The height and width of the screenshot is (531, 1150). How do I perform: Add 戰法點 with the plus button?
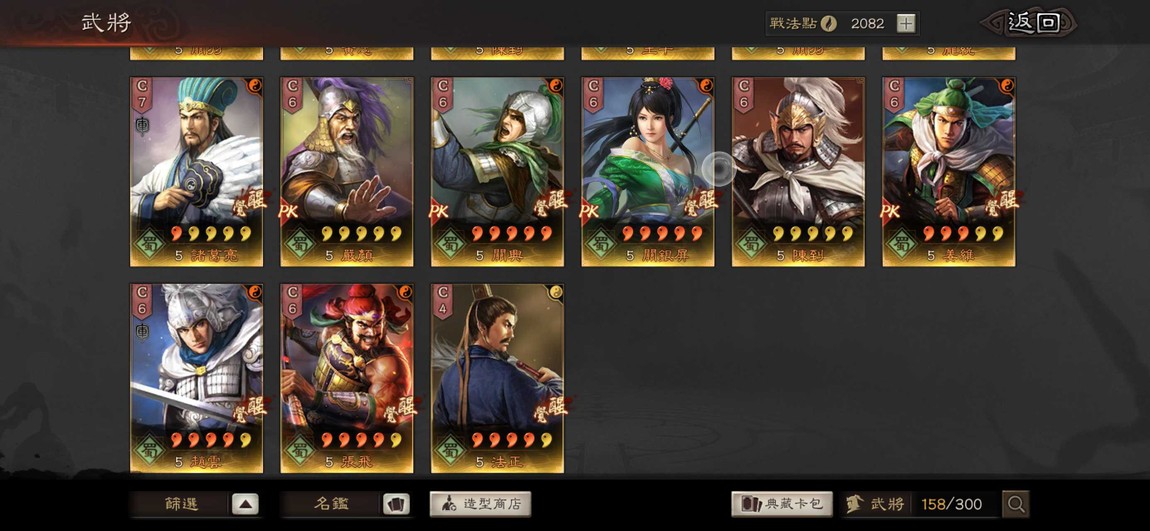[905, 23]
